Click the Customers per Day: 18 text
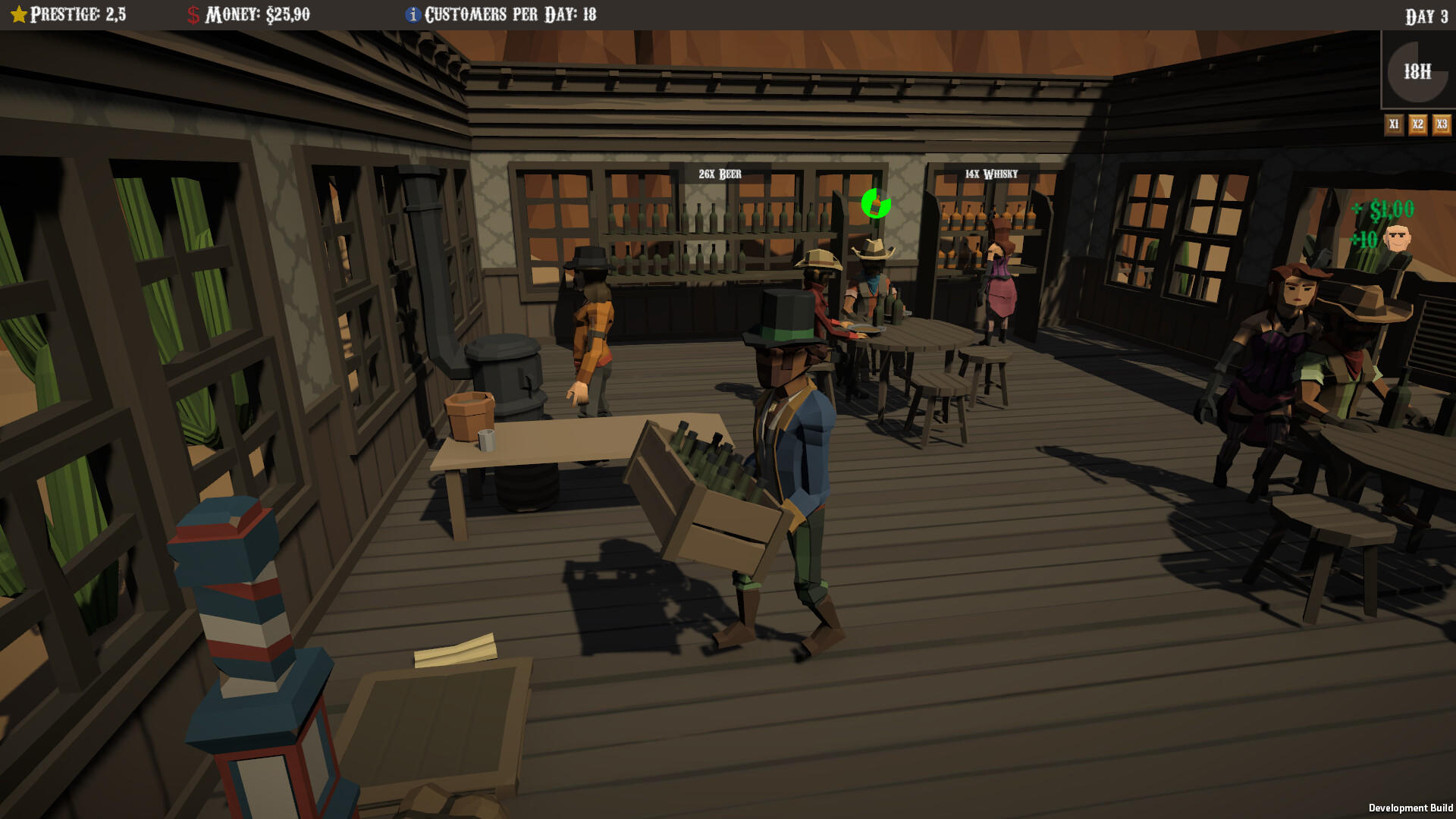 510,13
